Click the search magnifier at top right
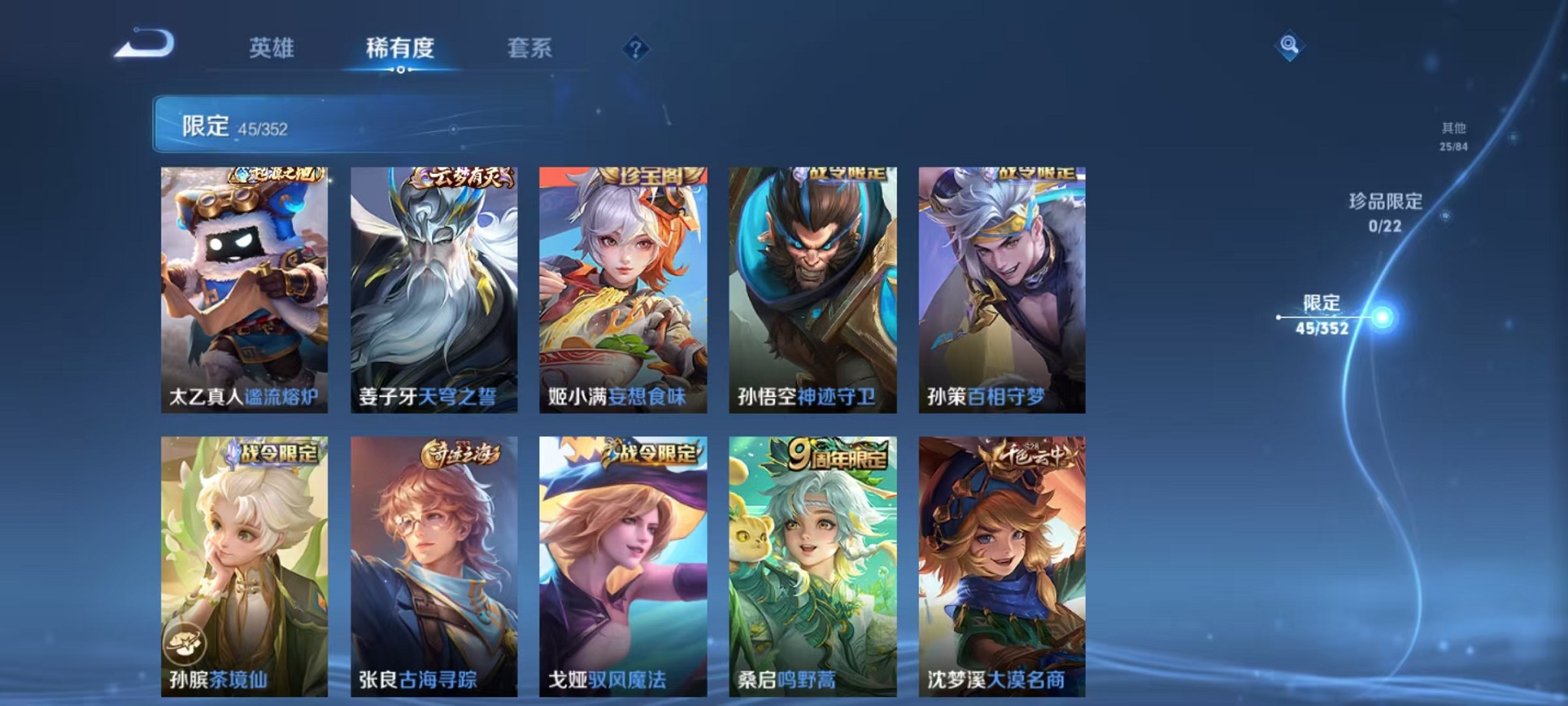 [x=1290, y=45]
